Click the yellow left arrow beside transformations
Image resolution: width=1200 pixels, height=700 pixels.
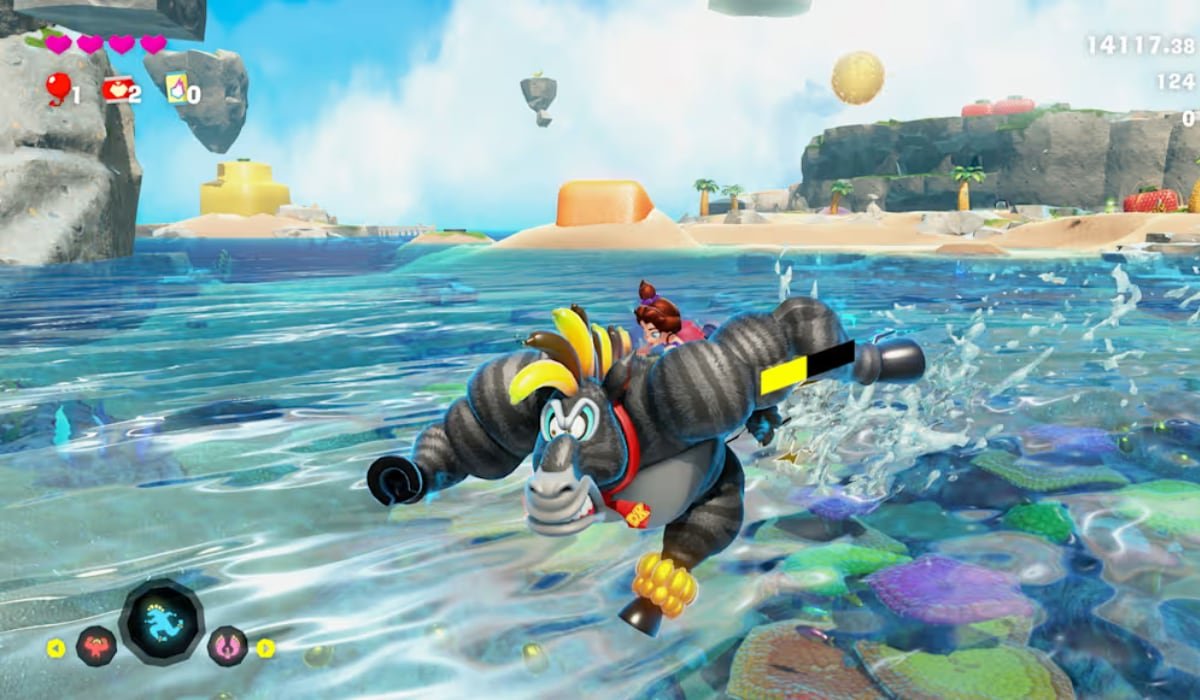[x=56, y=648]
